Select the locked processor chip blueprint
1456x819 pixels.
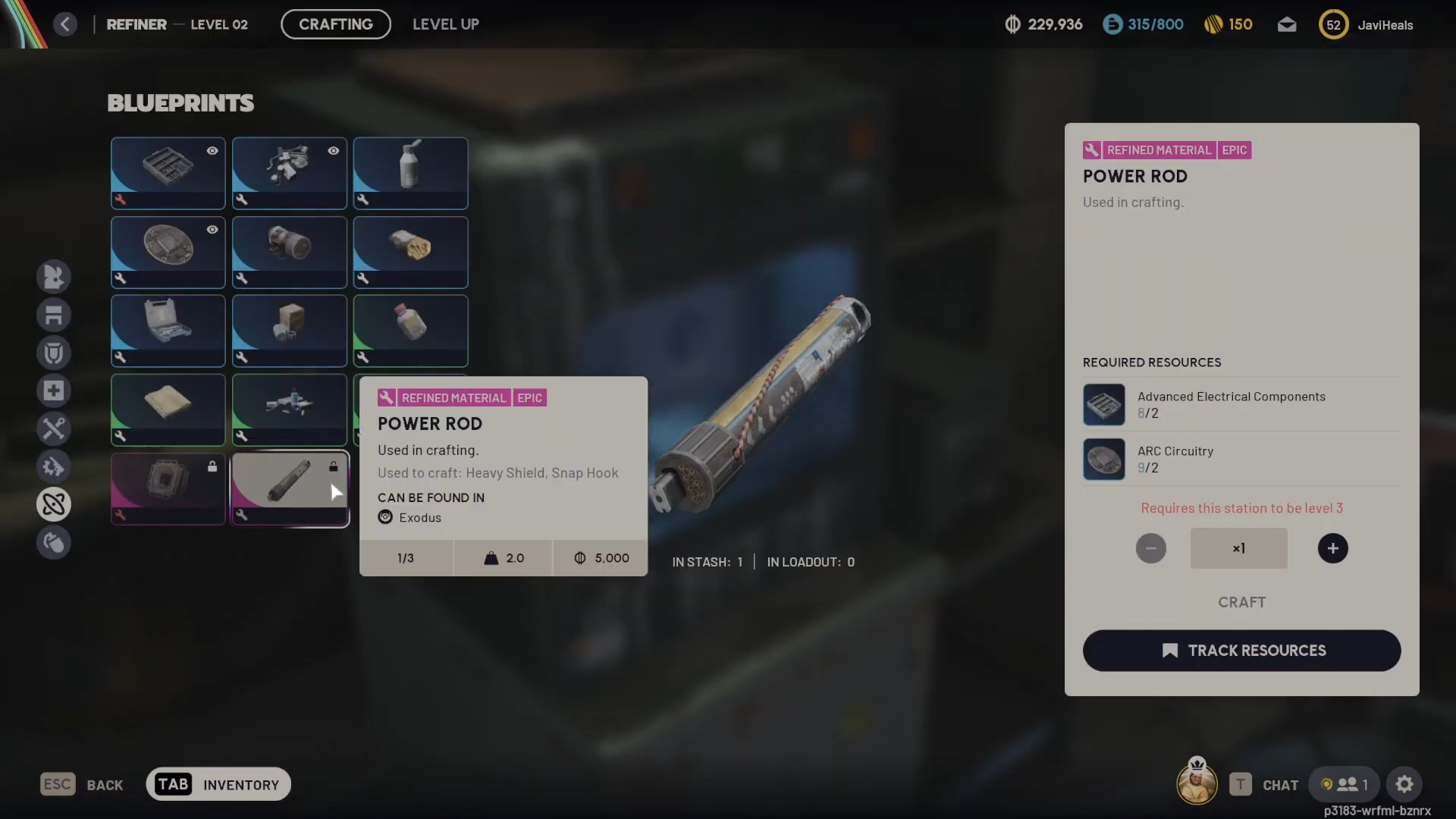click(168, 487)
